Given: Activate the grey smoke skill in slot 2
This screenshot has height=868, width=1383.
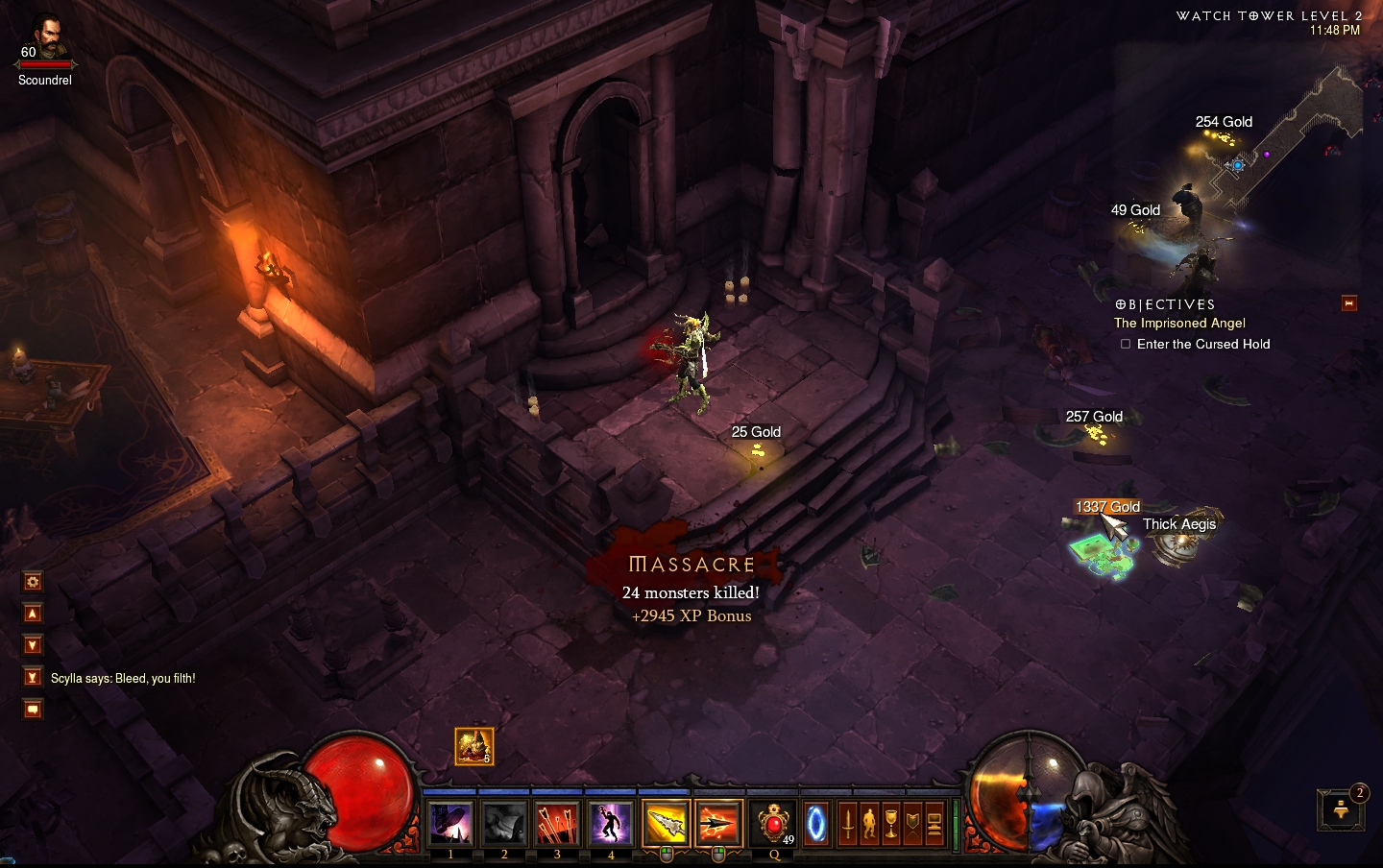Looking at the screenshot, I should pyautogui.click(x=503, y=824).
